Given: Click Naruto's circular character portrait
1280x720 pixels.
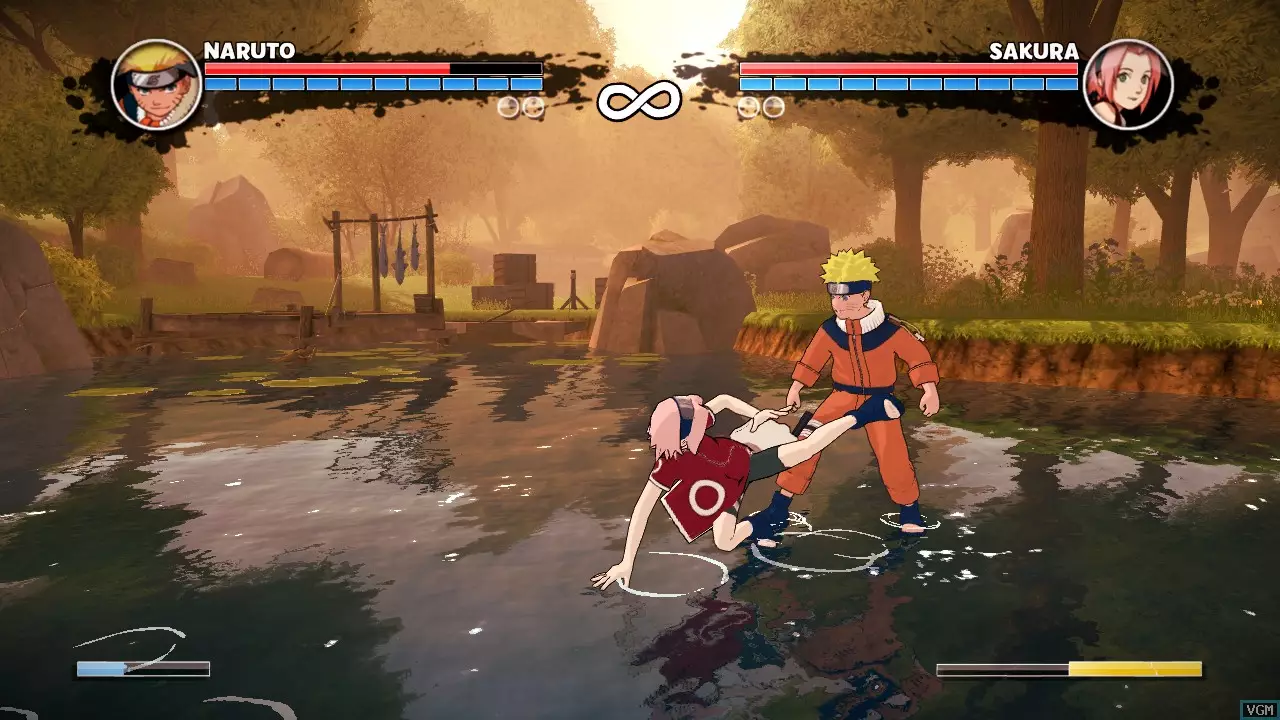Looking at the screenshot, I should (155, 85).
